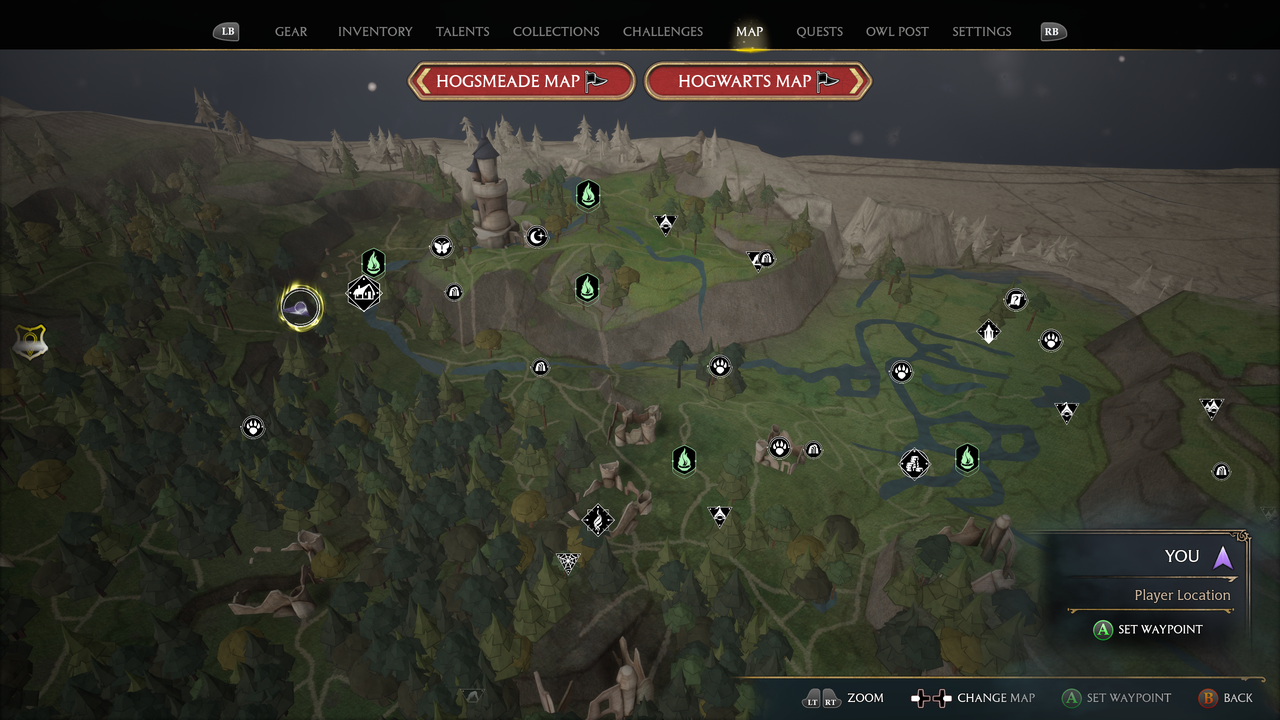
Task: Show the Collections tab
Action: click(556, 32)
